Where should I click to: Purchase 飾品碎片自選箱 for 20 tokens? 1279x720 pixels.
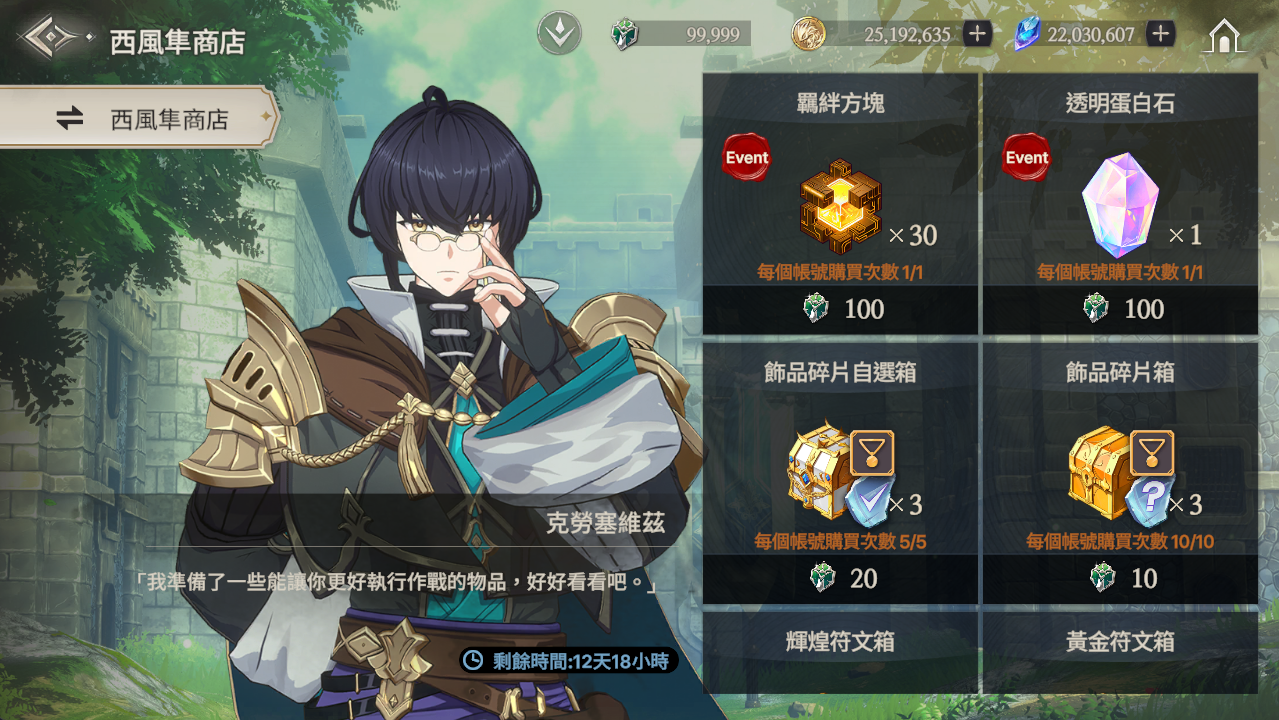tap(840, 579)
